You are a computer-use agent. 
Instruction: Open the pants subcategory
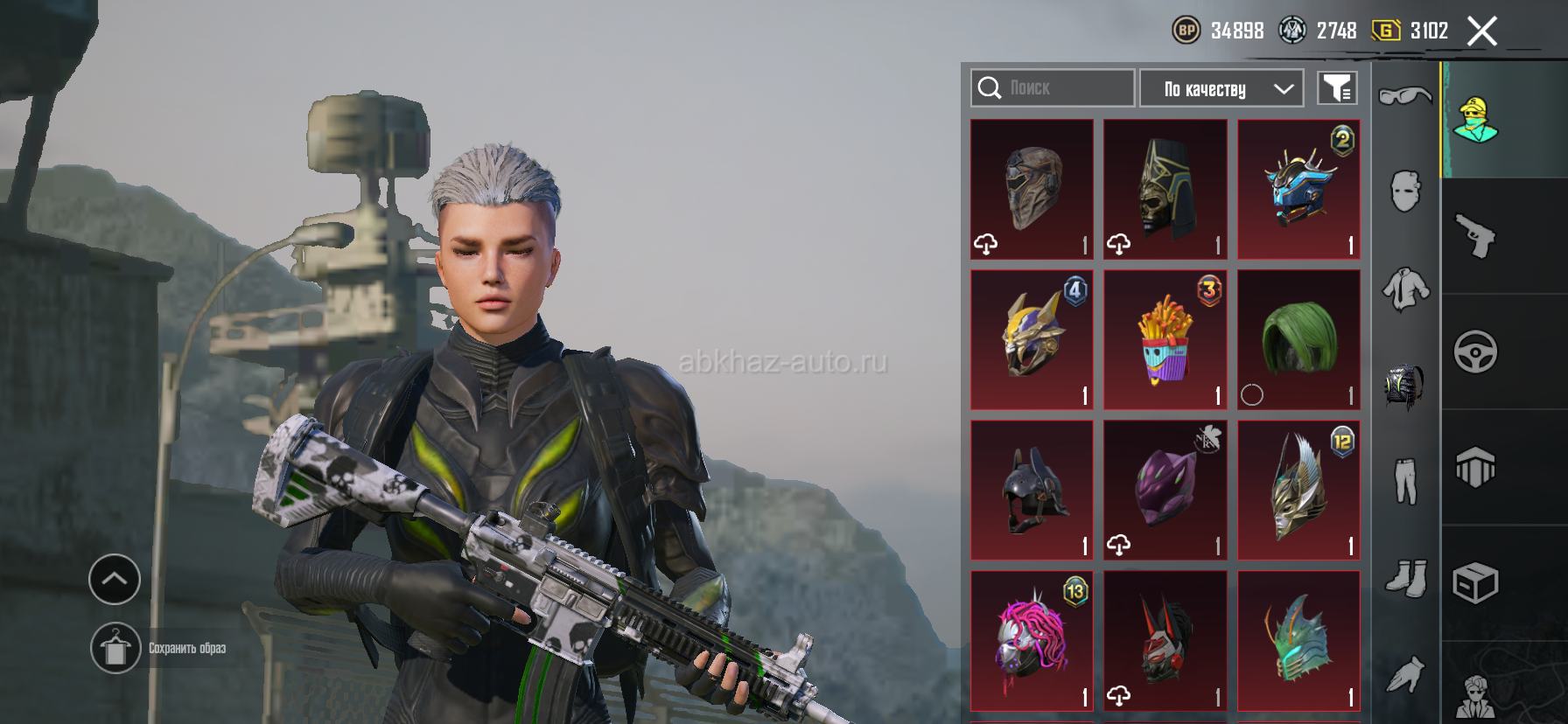click(x=1405, y=481)
